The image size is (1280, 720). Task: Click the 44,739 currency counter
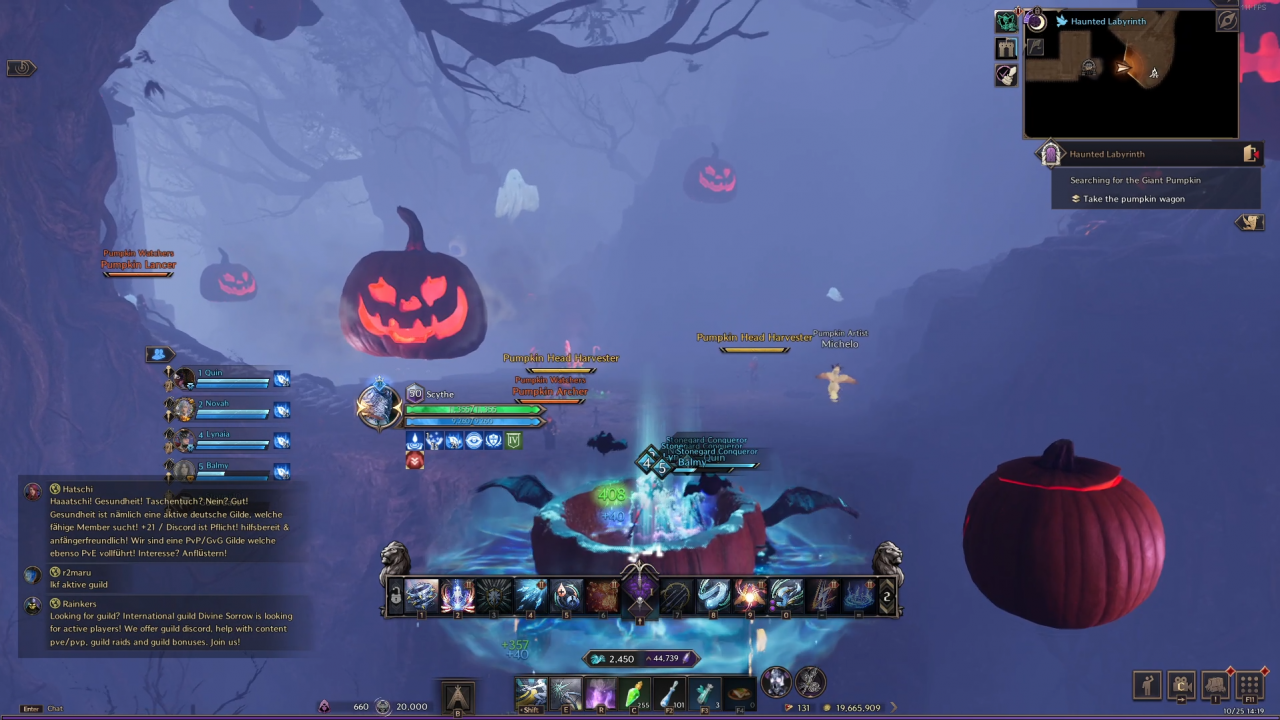point(664,658)
